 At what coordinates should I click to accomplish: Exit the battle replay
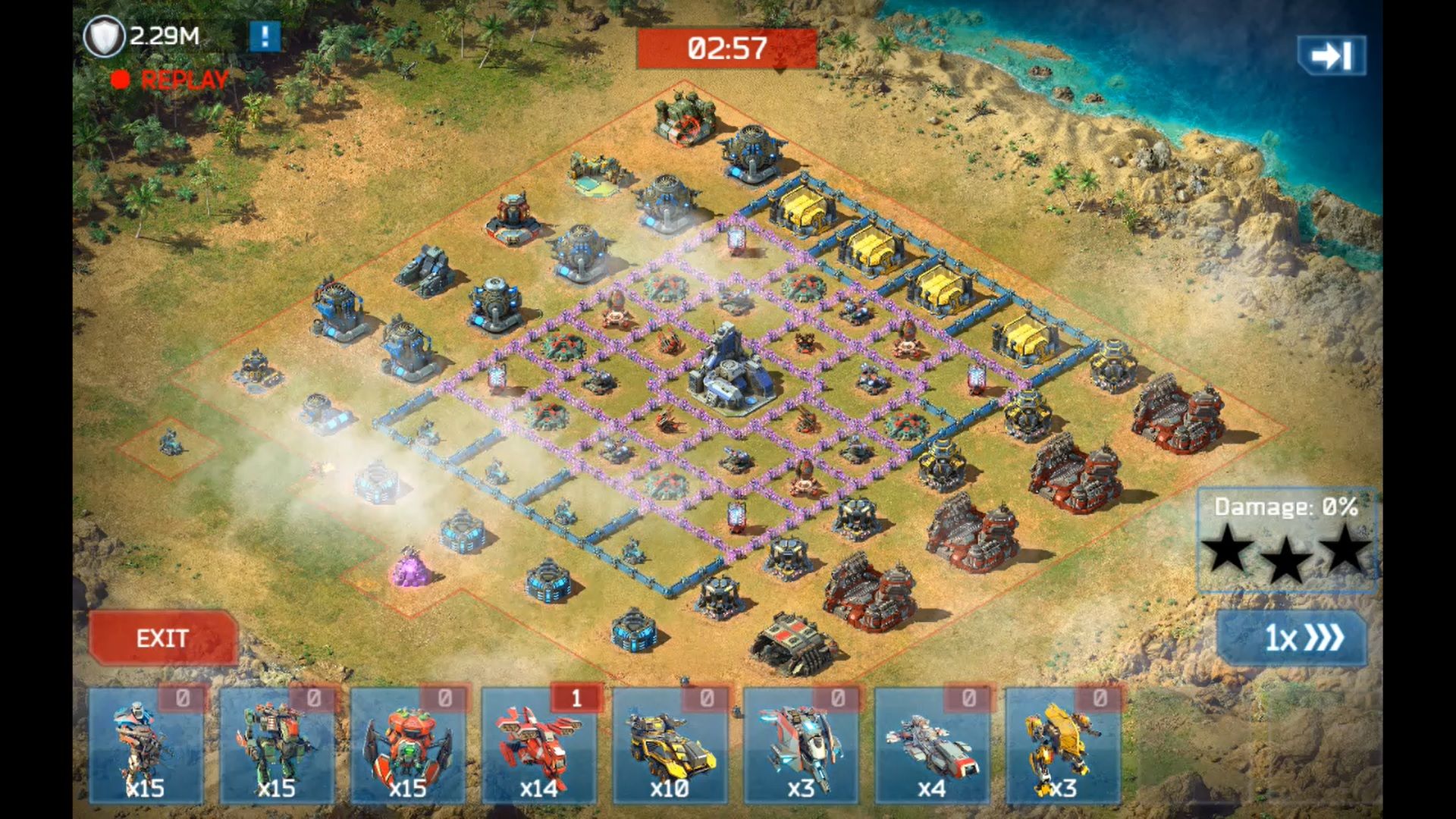click(x=163, y=638)
